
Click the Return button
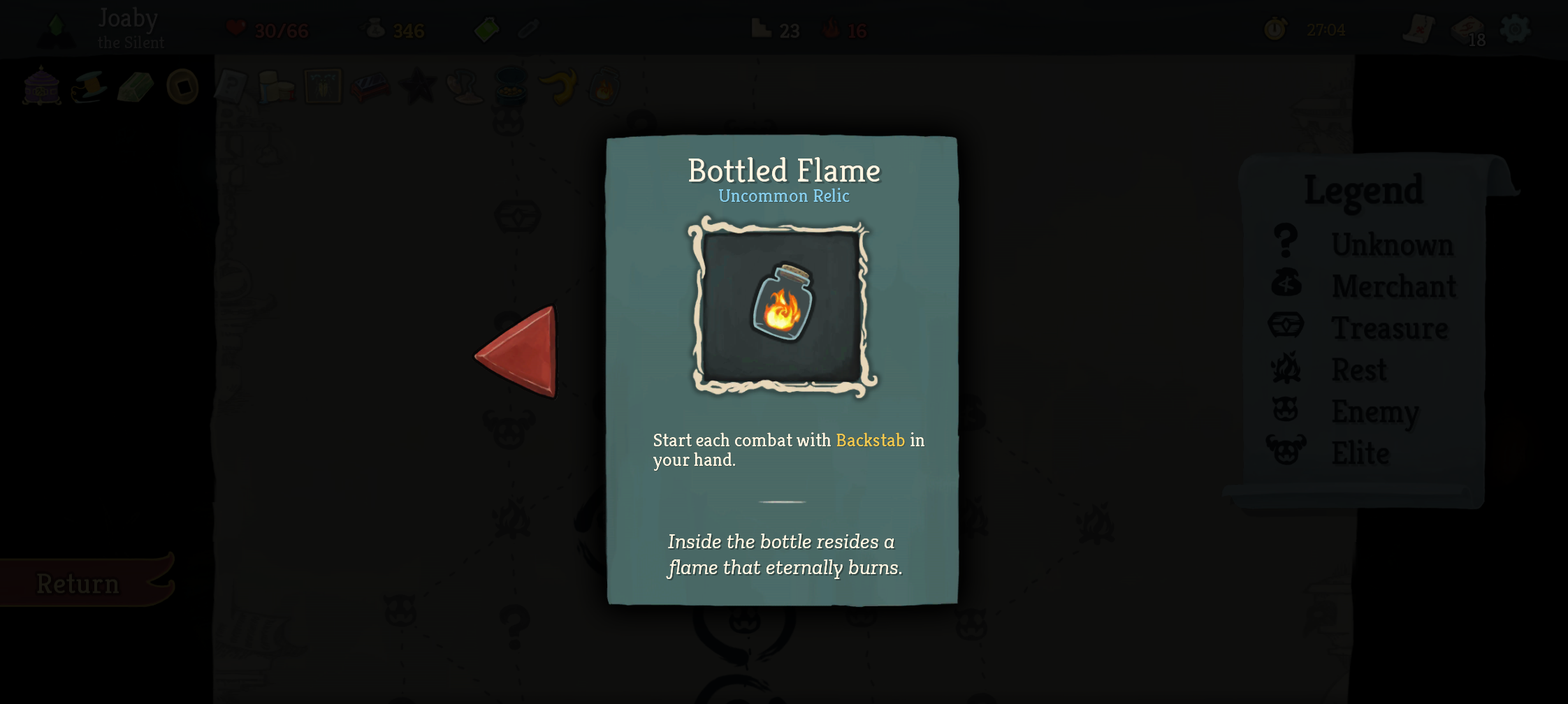click(x=78, y=583)
